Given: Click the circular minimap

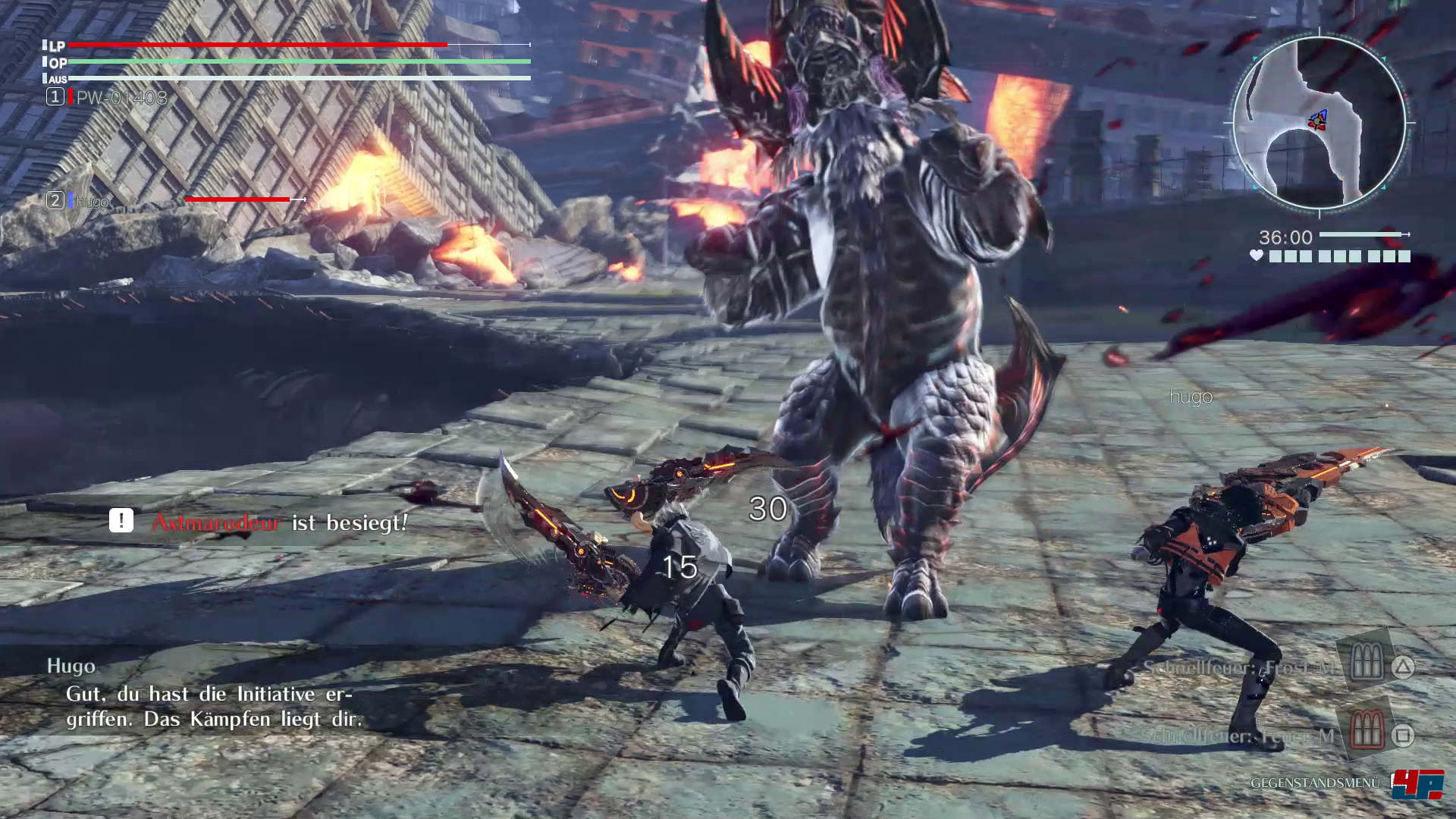Looking at the screenshot, I should tap(1319, 123).
